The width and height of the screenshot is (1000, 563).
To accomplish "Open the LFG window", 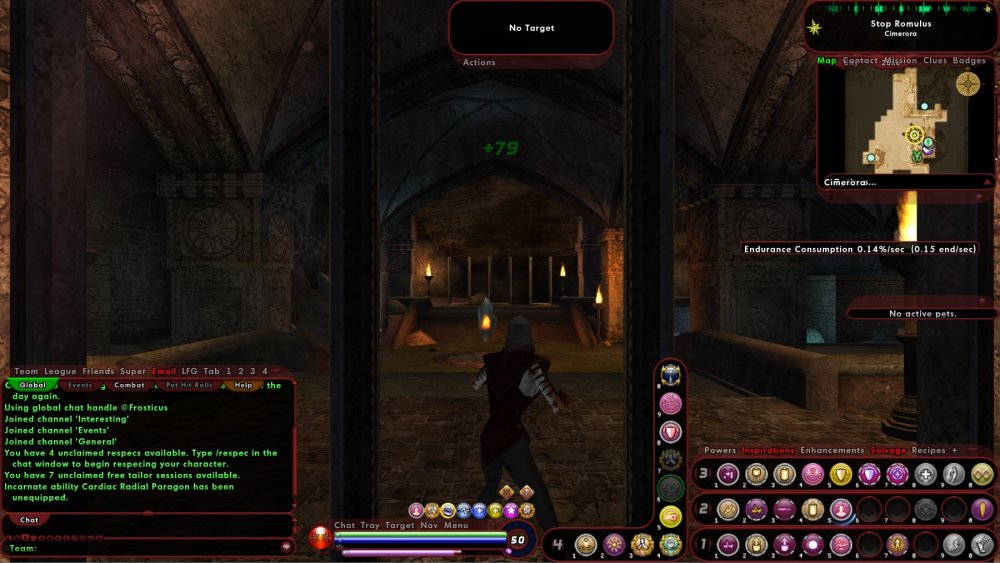I will (190, 372).
